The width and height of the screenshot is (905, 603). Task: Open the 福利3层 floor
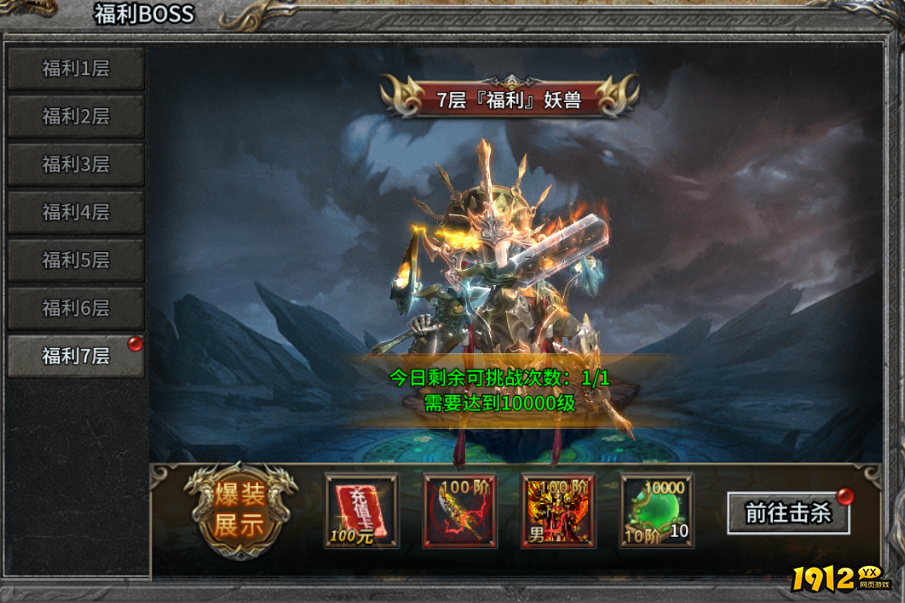(x=76, y=165)
